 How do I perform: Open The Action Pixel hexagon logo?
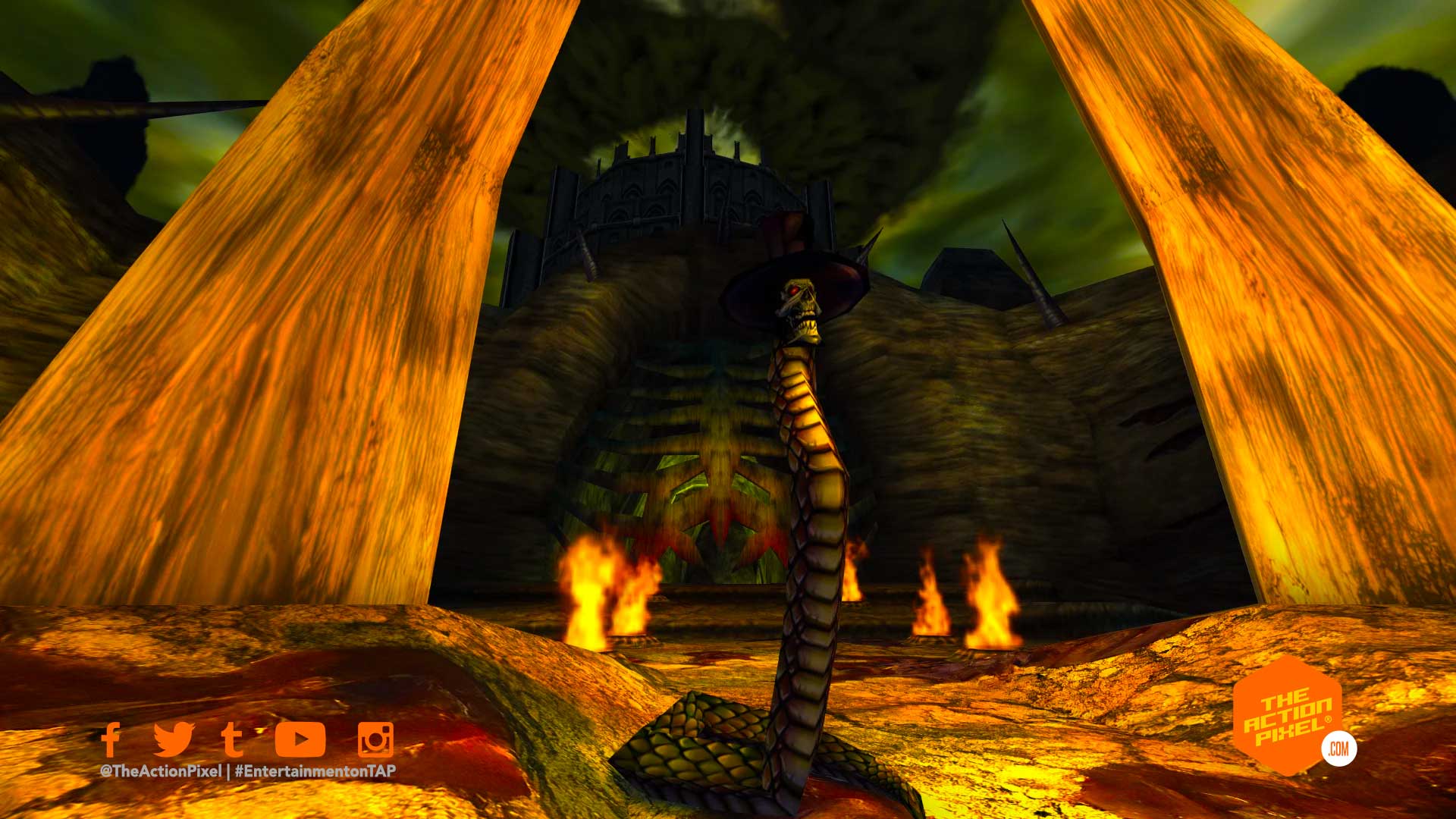[x=1287, y=716]
